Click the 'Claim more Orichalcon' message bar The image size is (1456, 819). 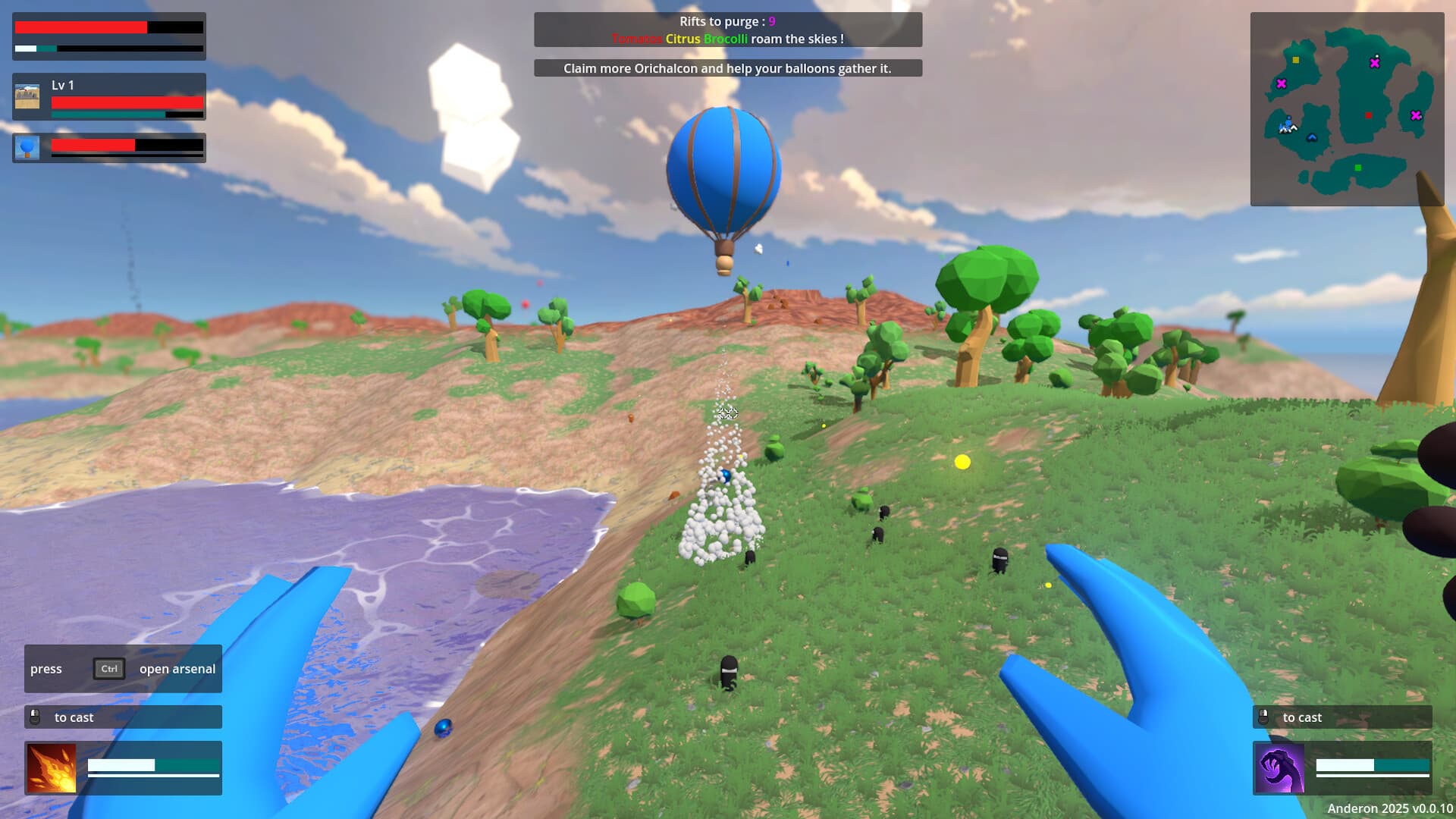728,68
